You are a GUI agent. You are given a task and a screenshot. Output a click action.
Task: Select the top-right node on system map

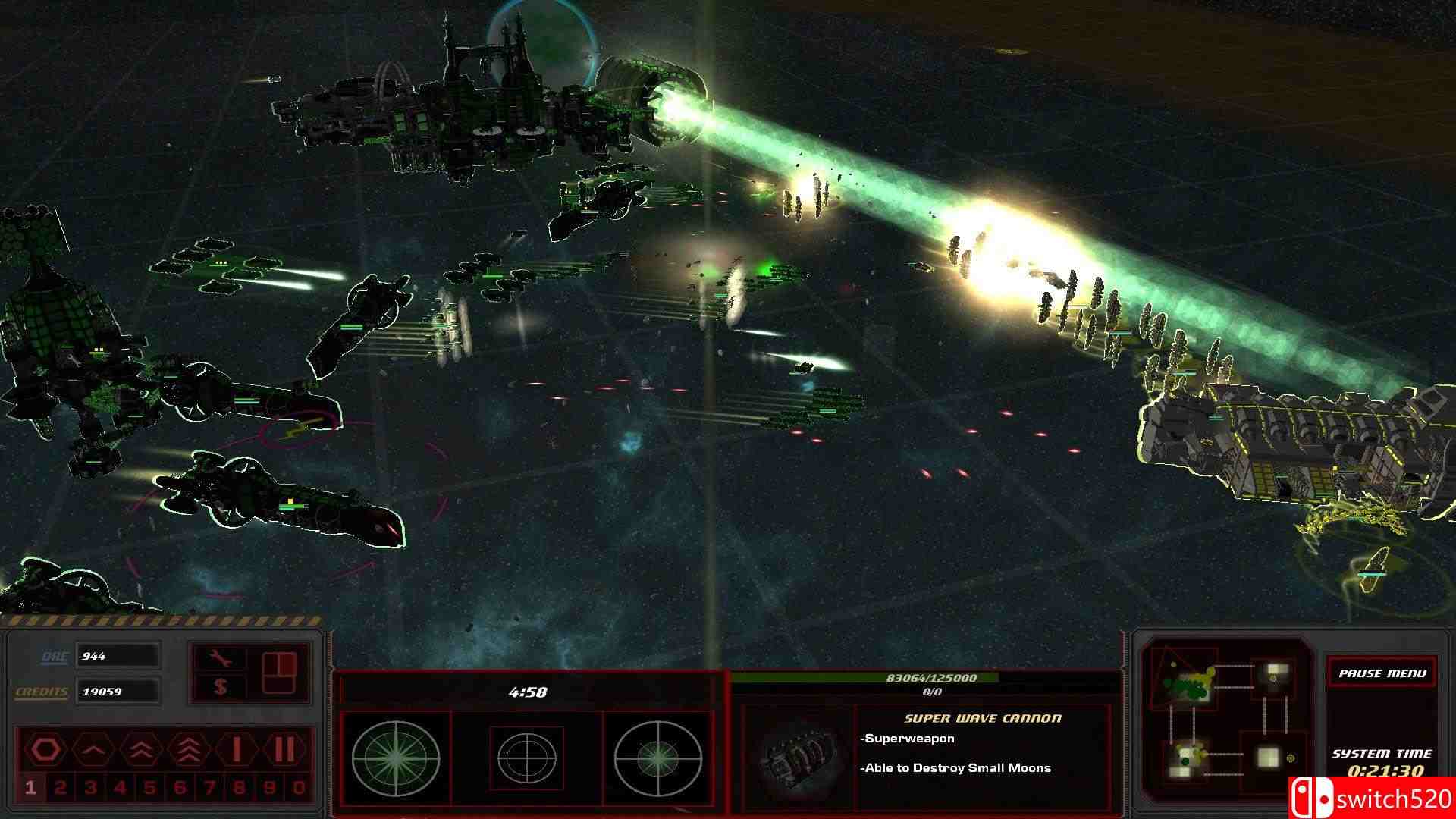tap(1277, 669)
